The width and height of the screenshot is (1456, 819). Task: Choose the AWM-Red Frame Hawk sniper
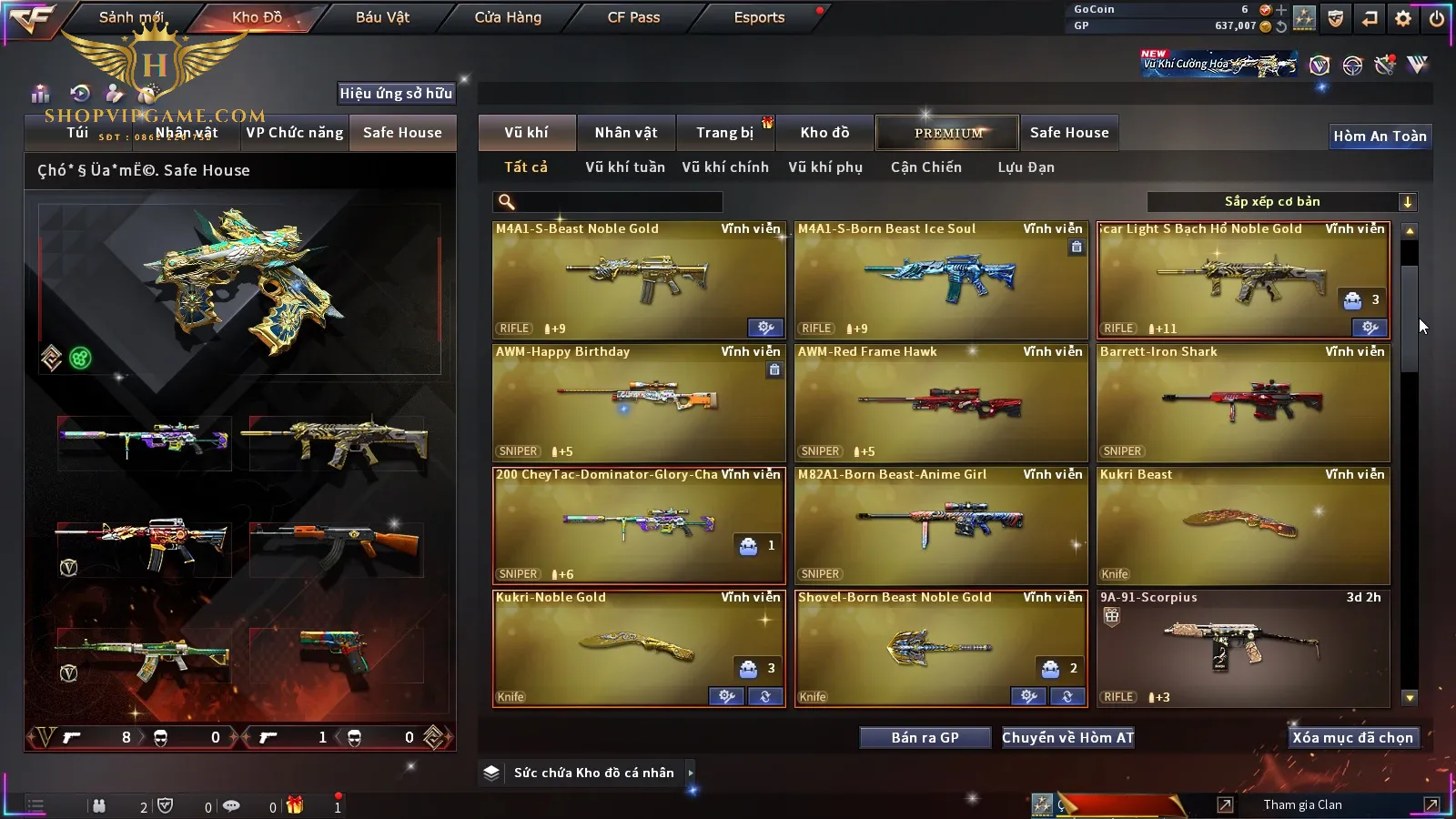[940, 403]
